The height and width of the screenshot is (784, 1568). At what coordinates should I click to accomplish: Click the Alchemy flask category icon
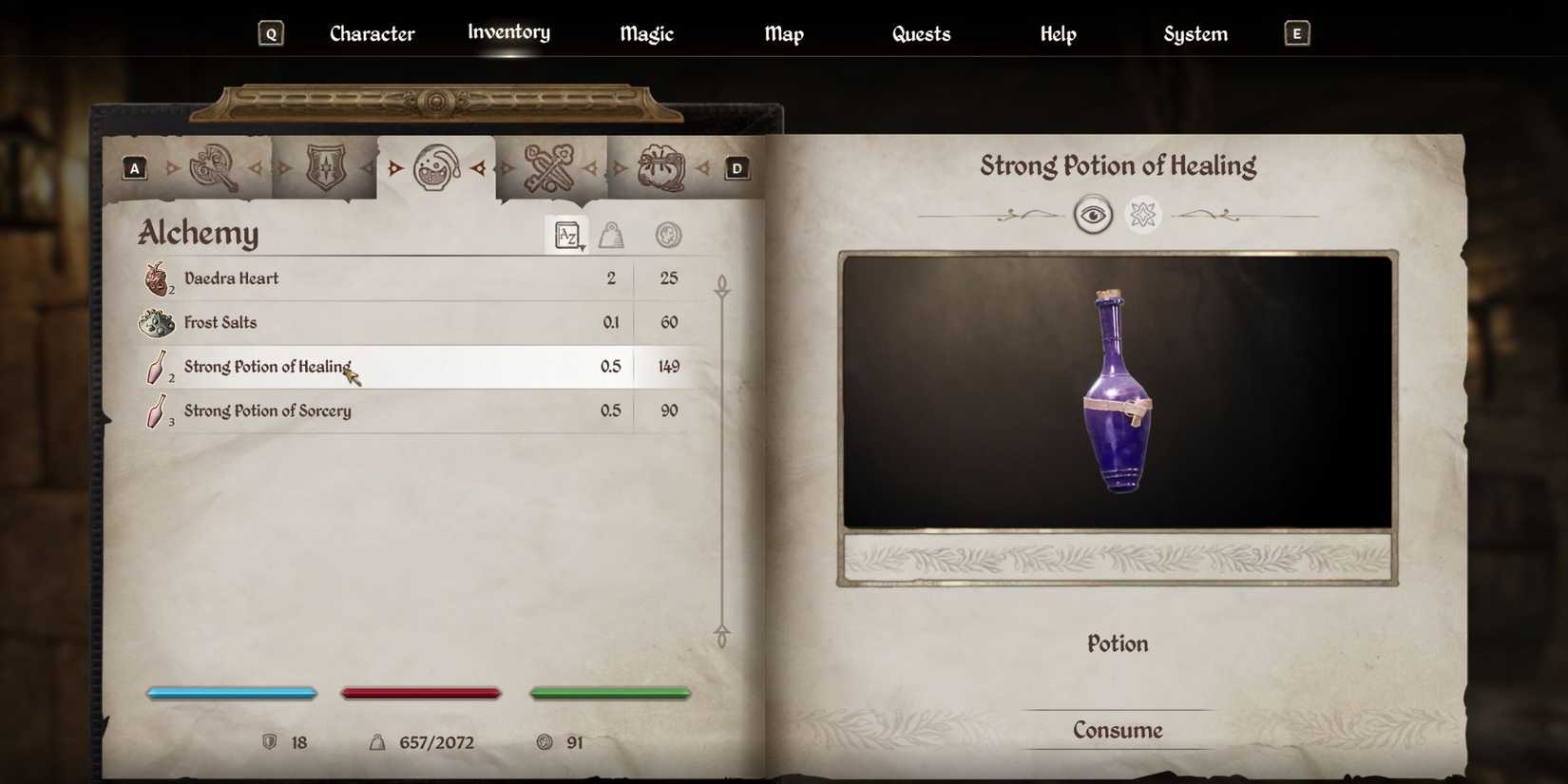point(435,166)
